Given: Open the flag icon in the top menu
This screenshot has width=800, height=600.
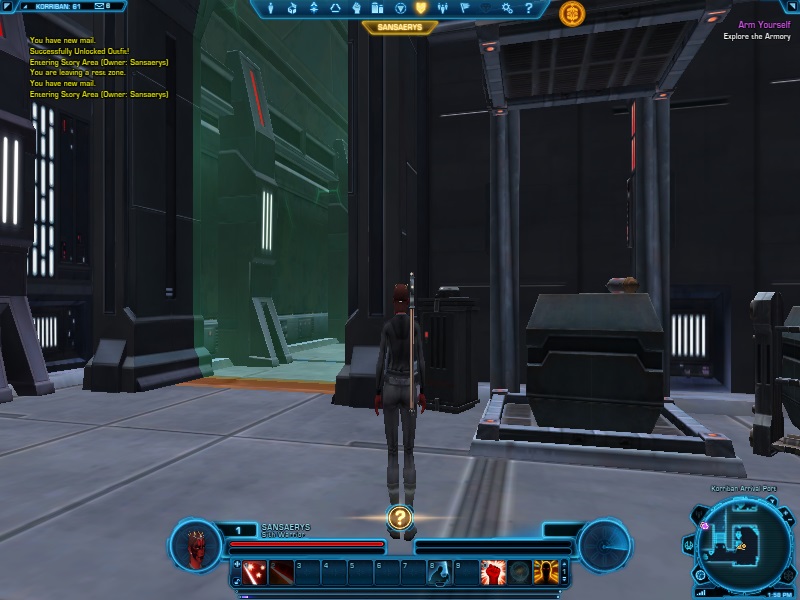Looking at the screenshot, I should point(464,9).
